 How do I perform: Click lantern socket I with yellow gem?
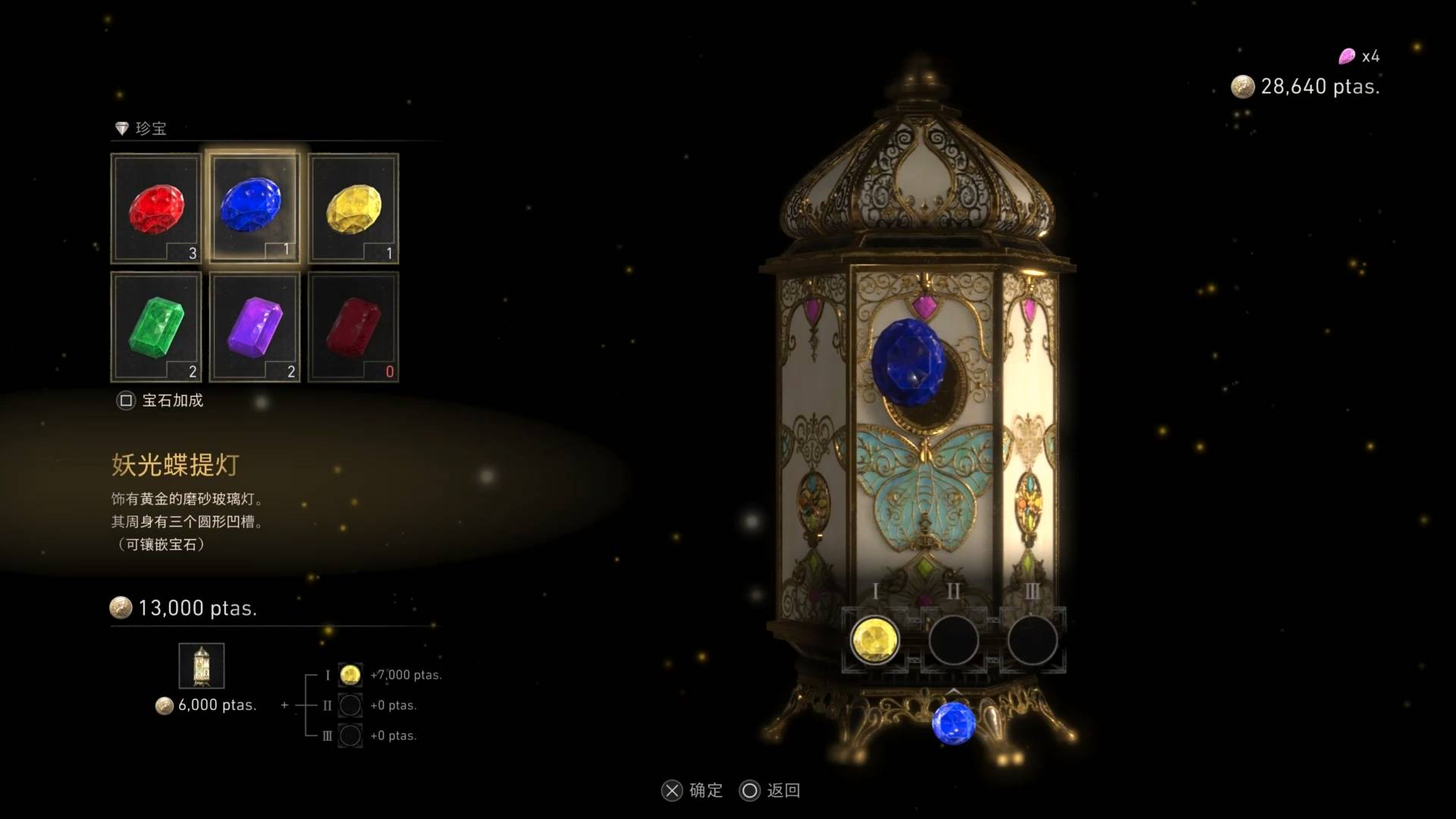coord(874,640)
